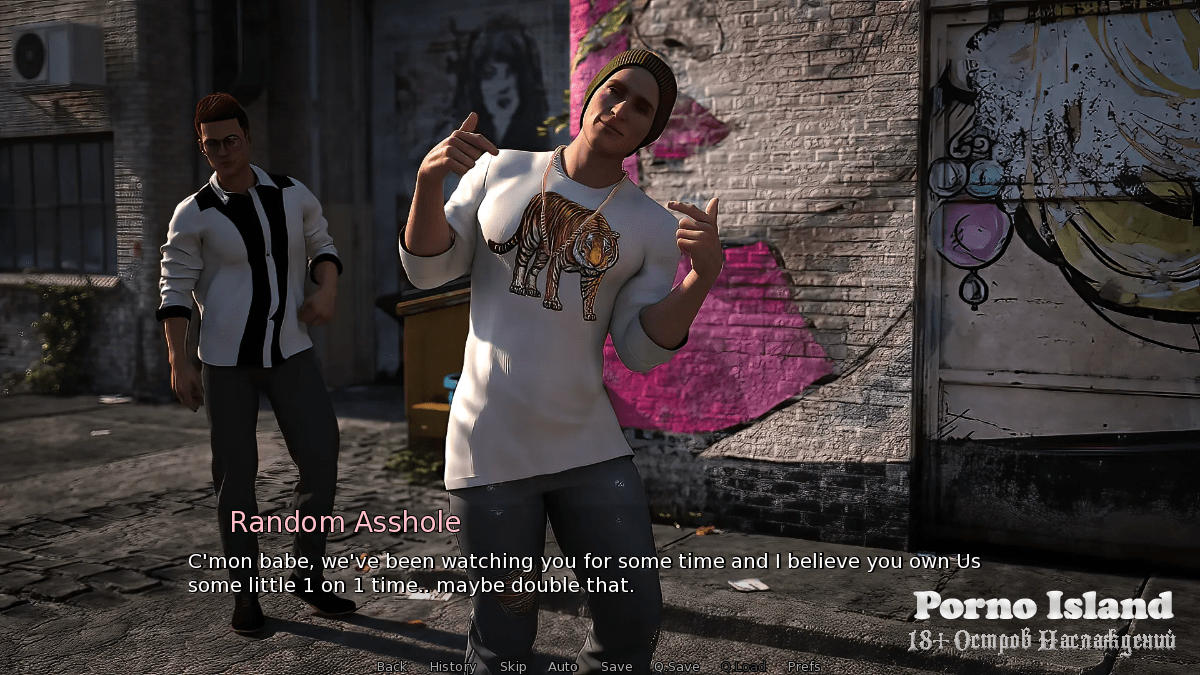Open the Prefs settings menu

(x=803, y=666)
